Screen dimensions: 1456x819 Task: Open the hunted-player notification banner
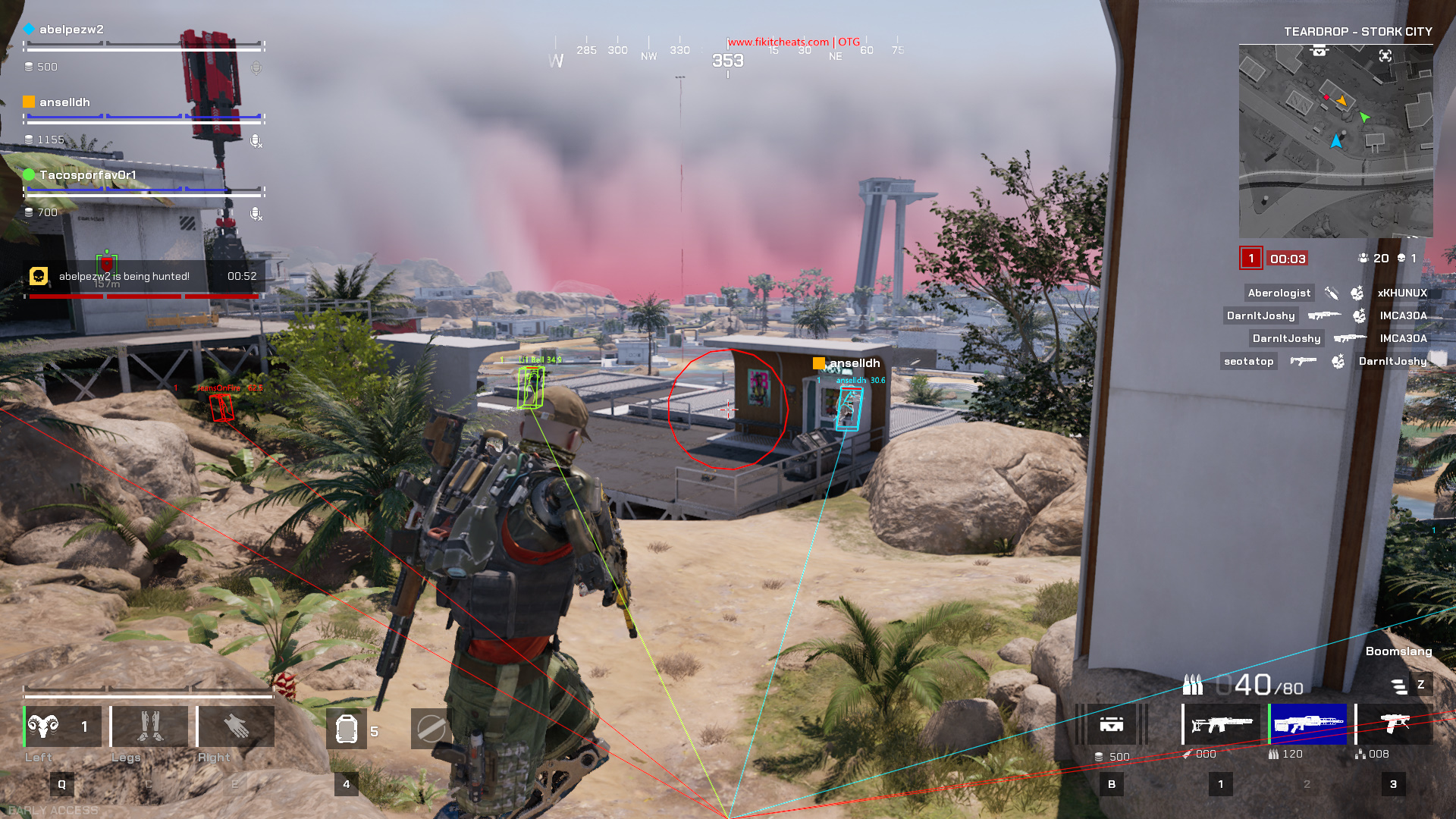(144, 277)
